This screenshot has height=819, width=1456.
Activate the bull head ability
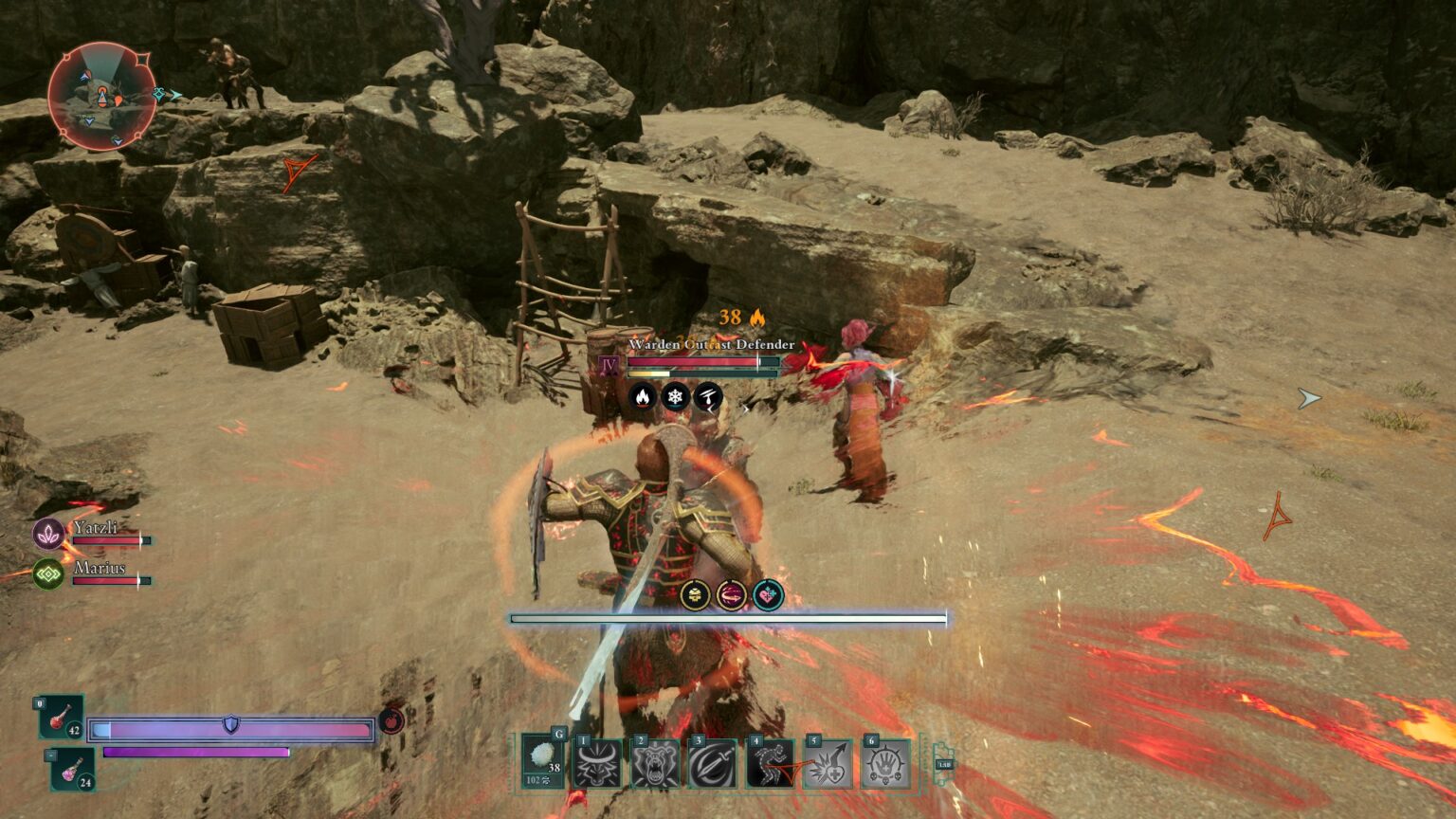point(598,764)
